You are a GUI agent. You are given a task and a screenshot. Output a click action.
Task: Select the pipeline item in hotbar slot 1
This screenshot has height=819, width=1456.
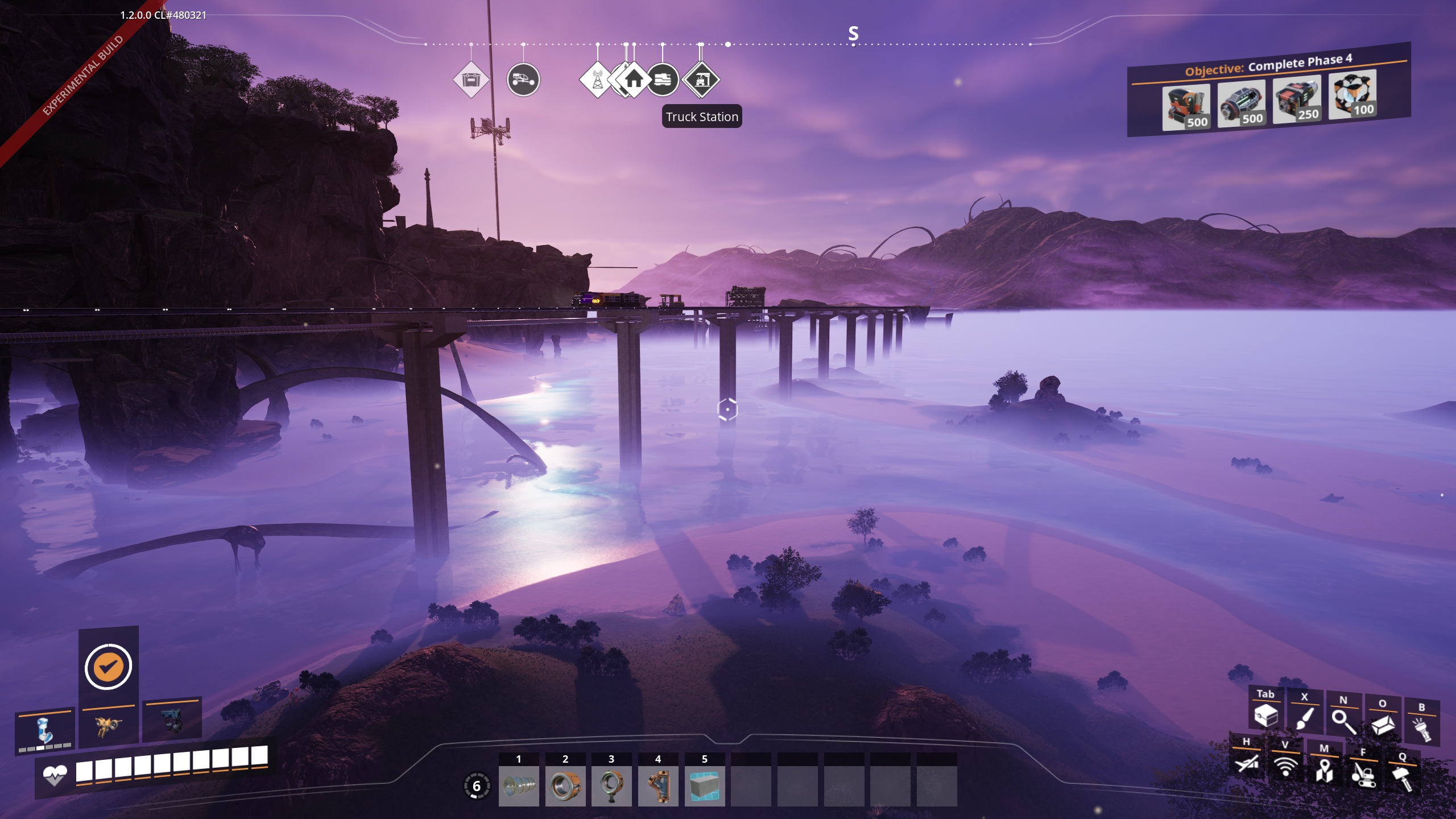pyautogui.click(x=519, y=786)
